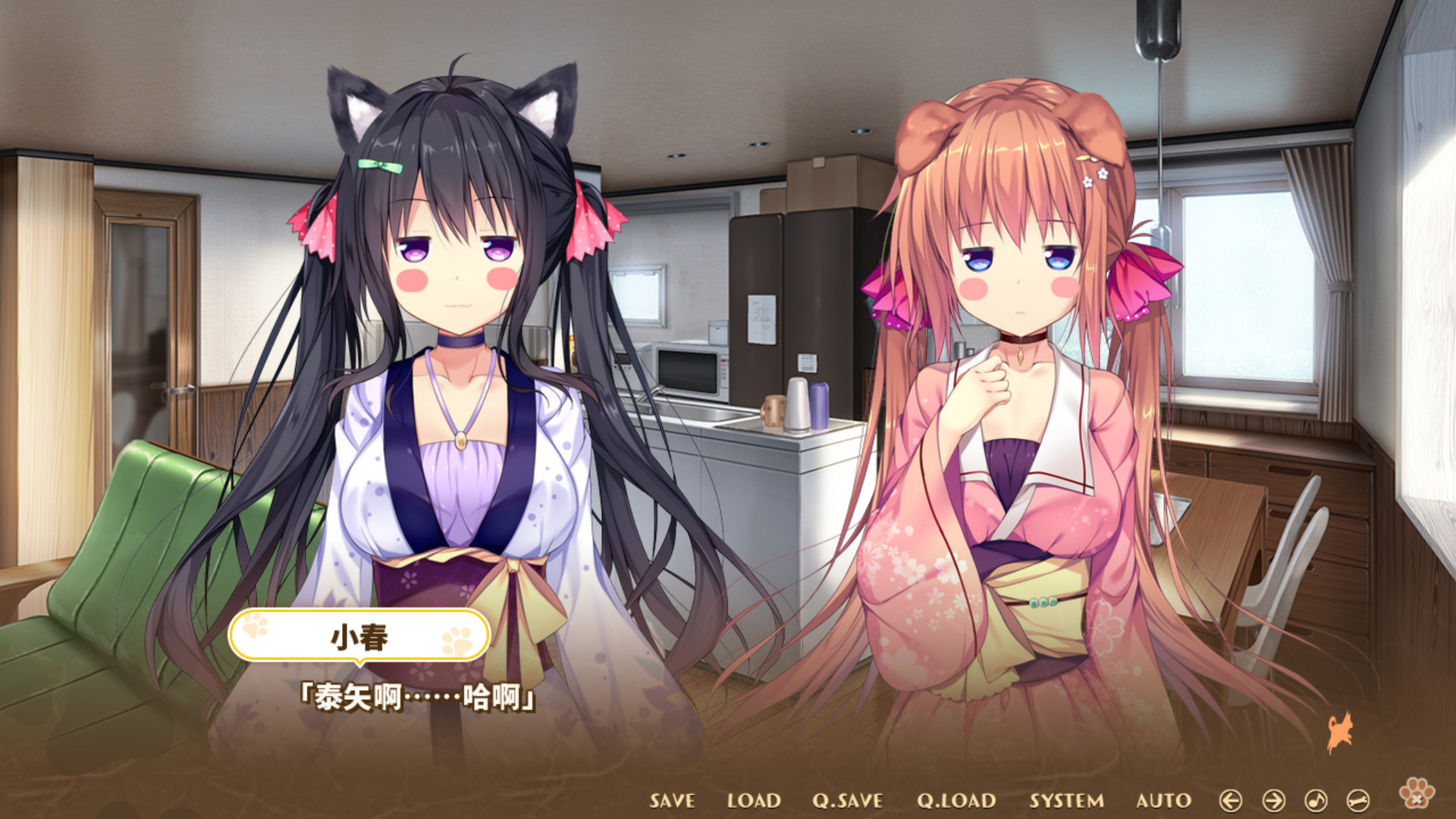Open the SYSTEM menu
Screen dimensions: 1456x819
tap(1065, 800)
